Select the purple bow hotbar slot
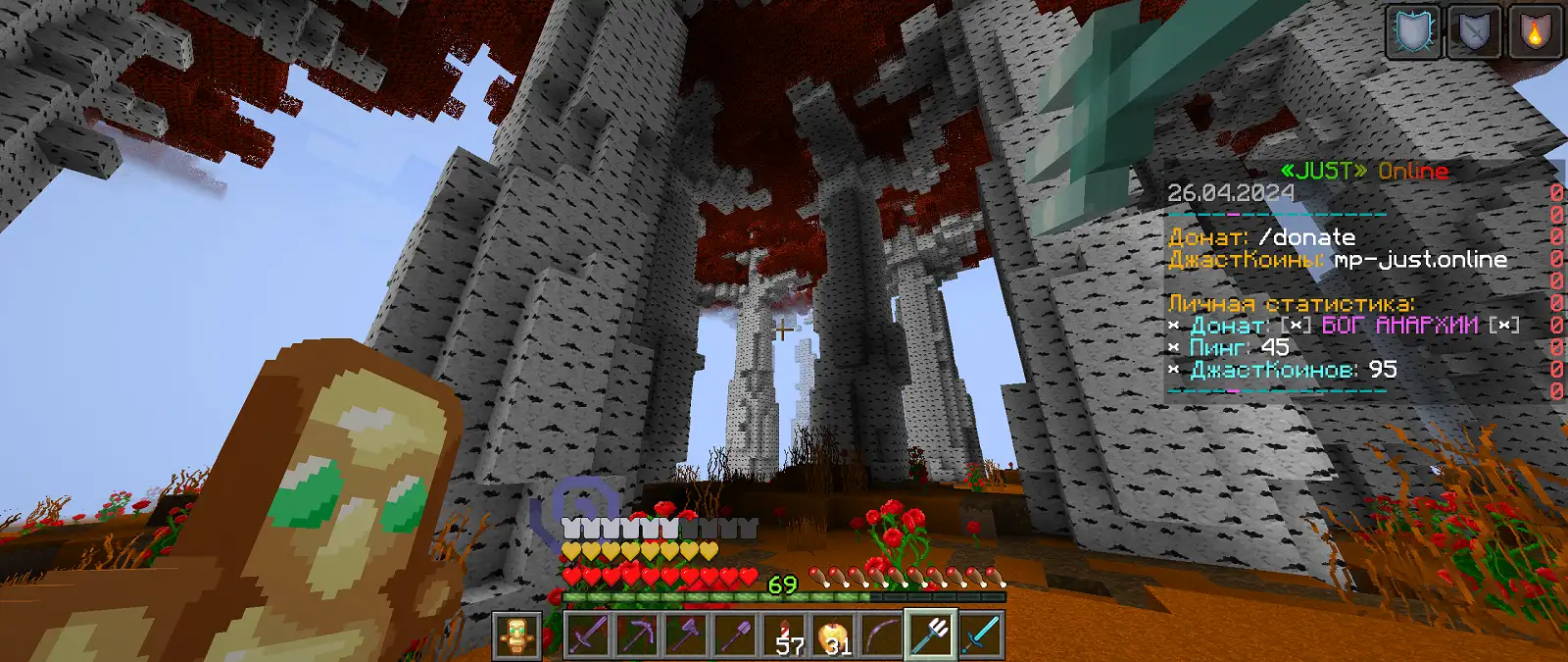The image size is (1568, 662). [x=882, y=636]
